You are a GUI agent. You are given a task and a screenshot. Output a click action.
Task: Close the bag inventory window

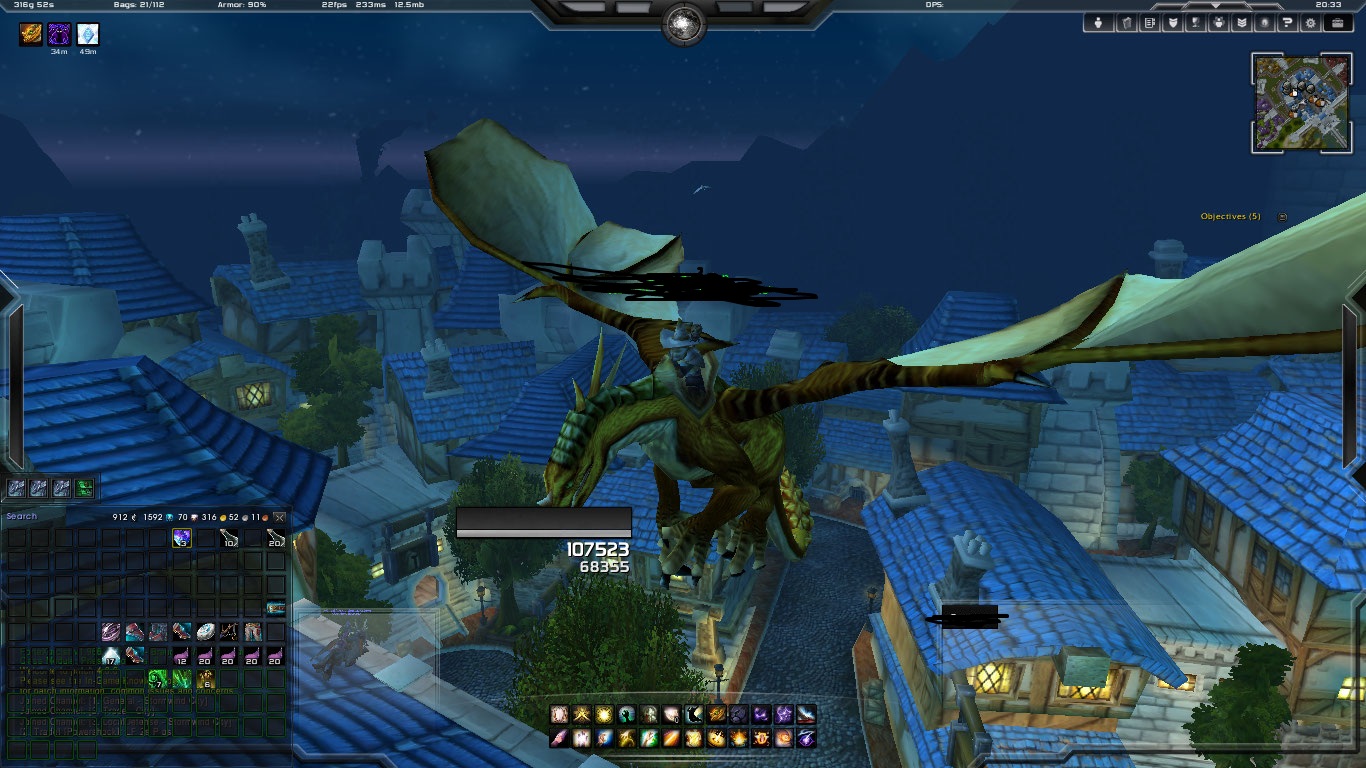click(279, 517)
